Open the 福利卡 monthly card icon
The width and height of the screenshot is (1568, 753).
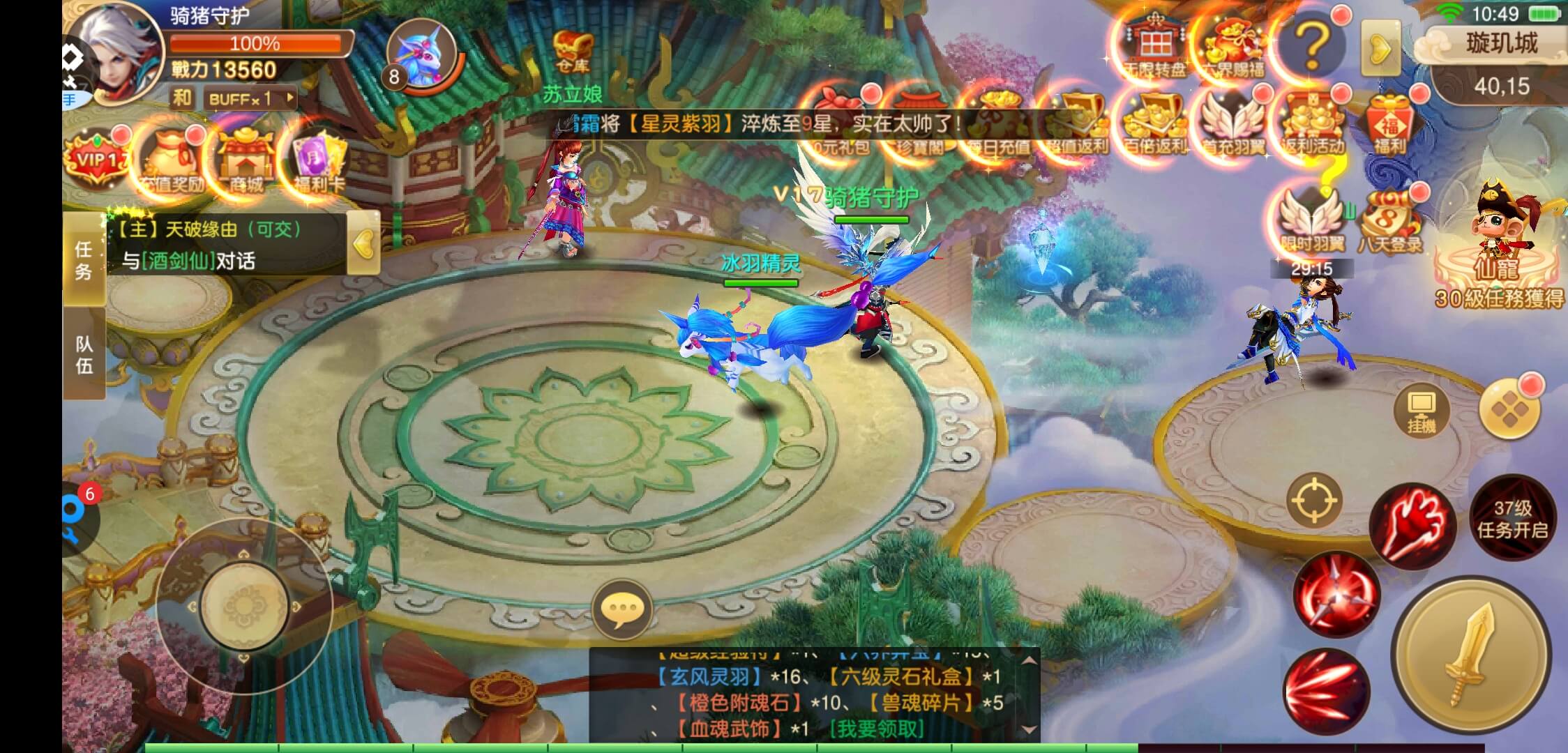click(318, 162)
